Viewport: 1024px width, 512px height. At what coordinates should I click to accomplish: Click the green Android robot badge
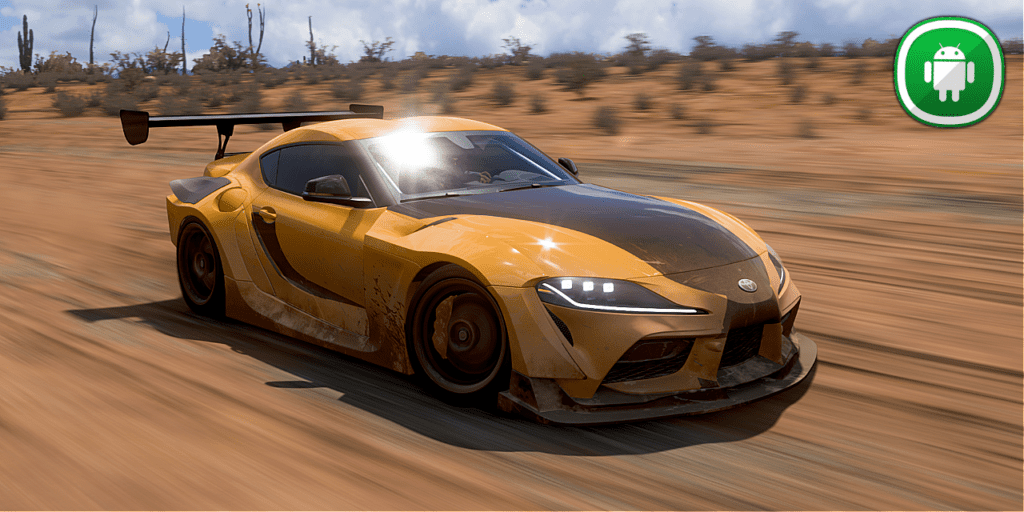948,72
